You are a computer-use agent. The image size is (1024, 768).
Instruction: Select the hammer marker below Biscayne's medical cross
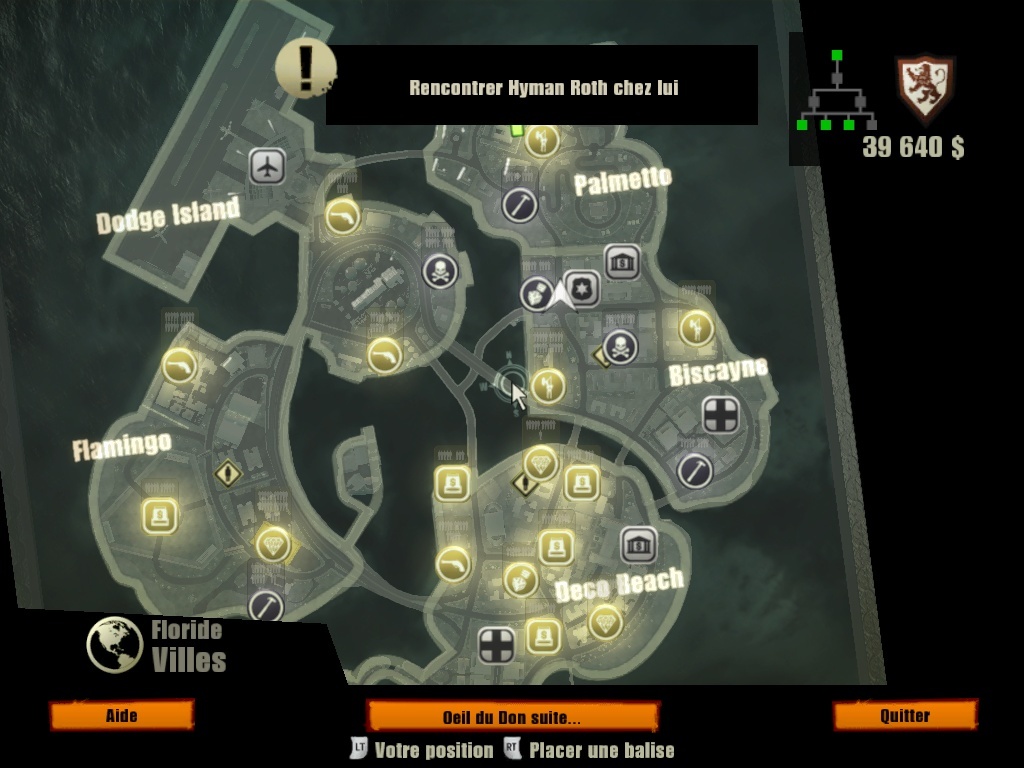(694, 469)
